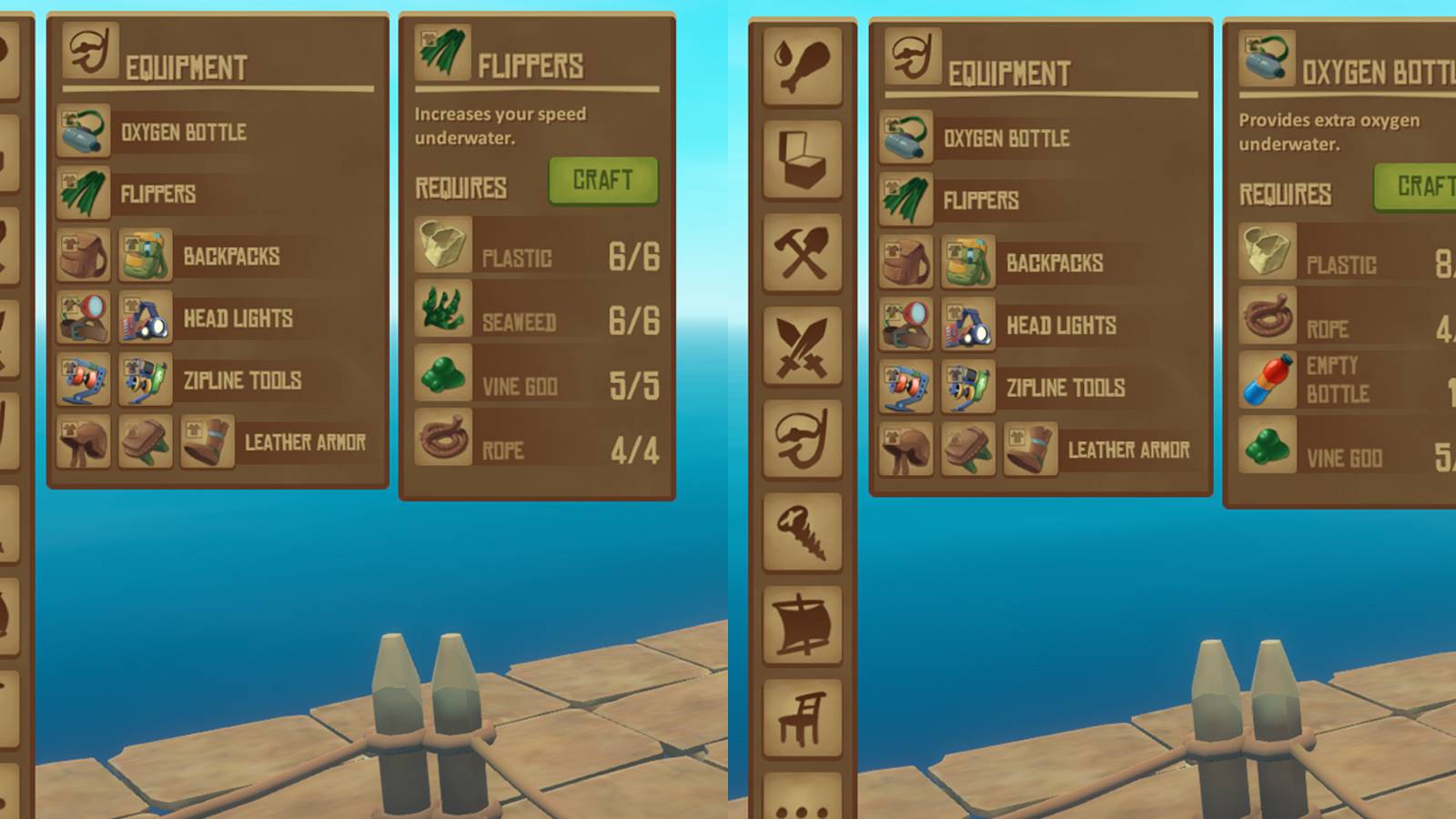
Task: Click the Flippers icon in the Equipment panel
Action: (x=83, y=194)
